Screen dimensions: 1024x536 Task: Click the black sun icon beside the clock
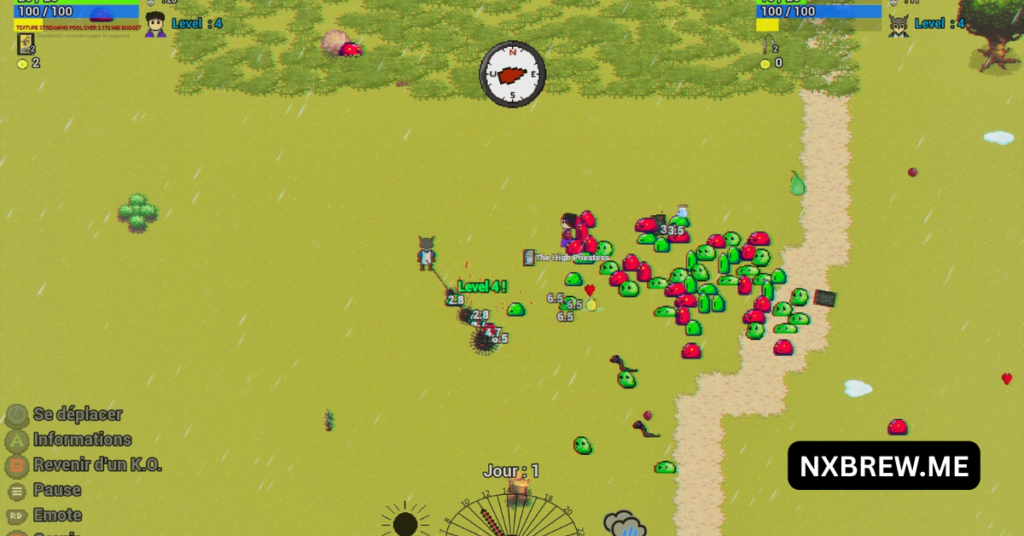(x=405, y=522)
